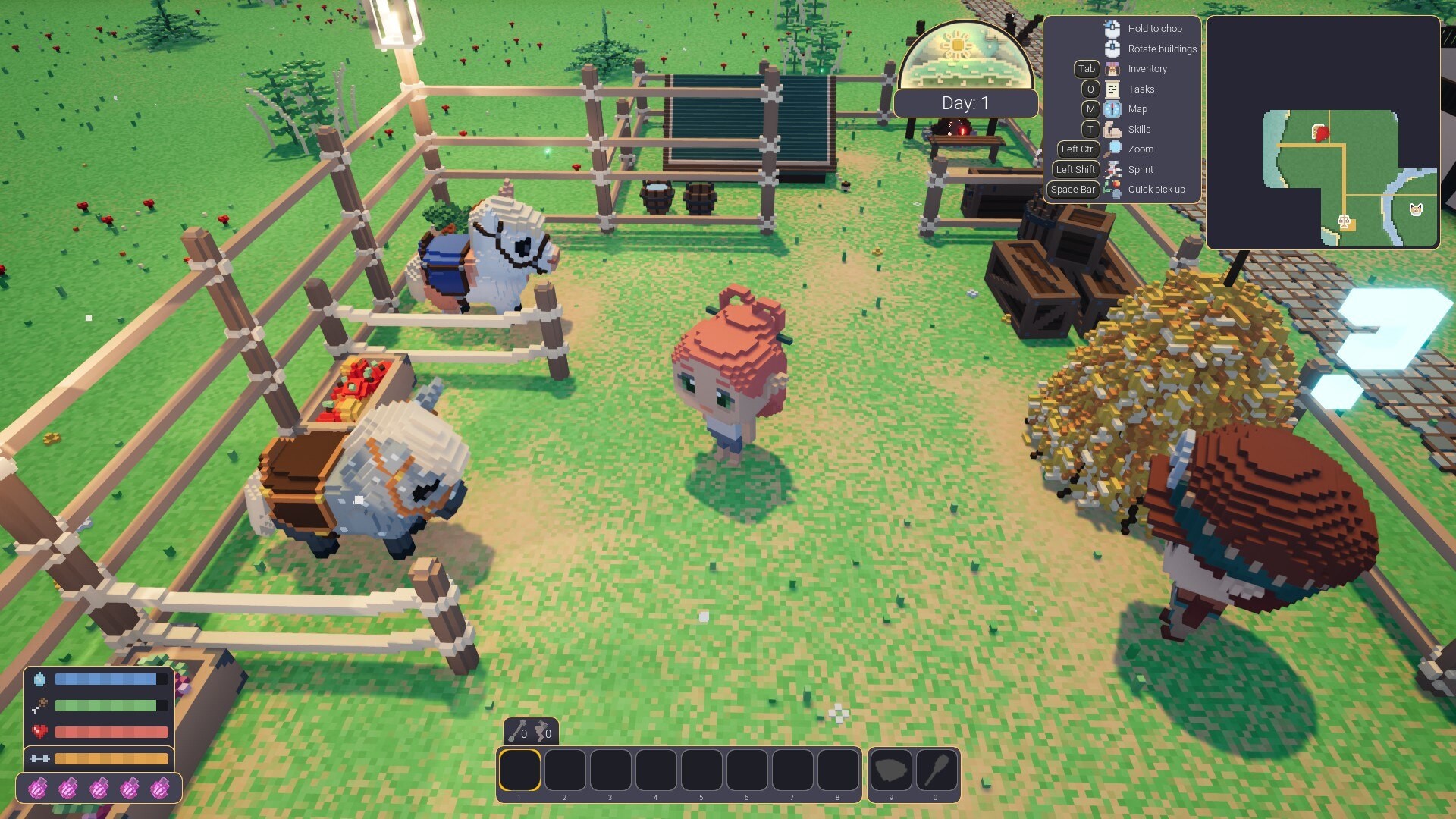Click the health heart icon in stats panel
1456x819 pixels.
(x=42, y=732)
